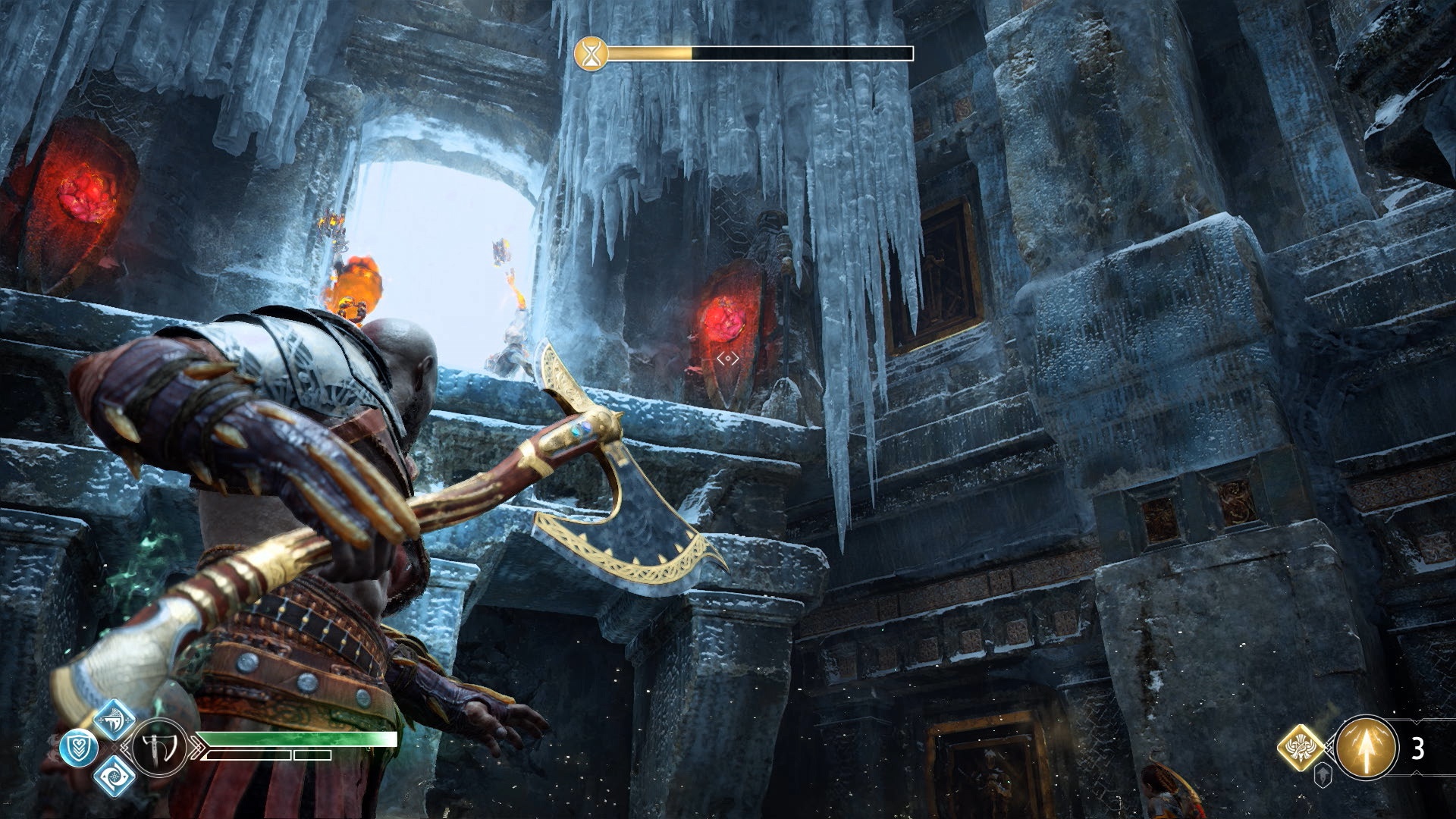Trigger the upper blue runic attack diamond
Image resolution: width=1456 pixels, height=819 pixels.
[x=115, y=720]
